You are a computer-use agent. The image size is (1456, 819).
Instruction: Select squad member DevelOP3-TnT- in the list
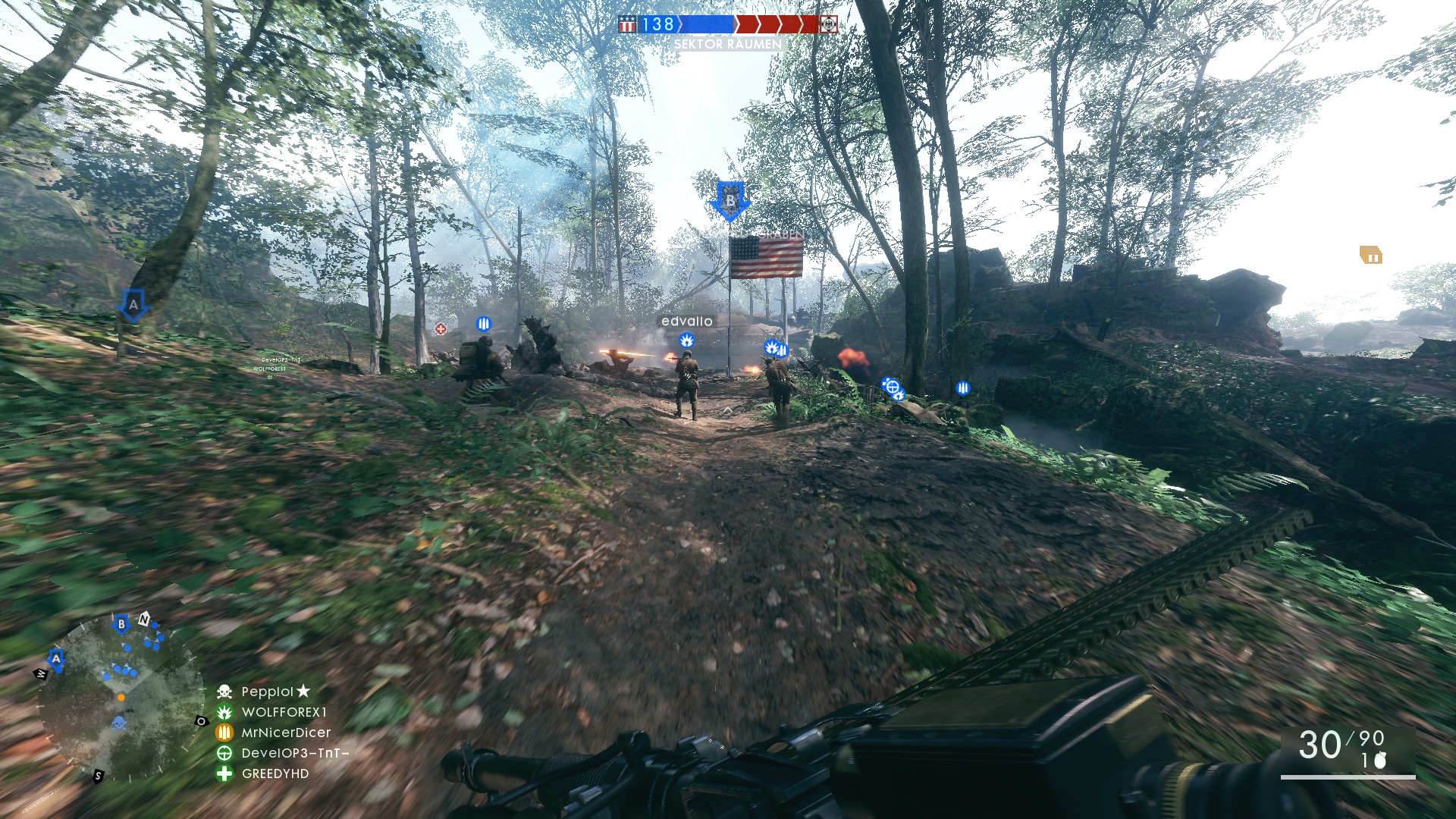click(295, 753)
